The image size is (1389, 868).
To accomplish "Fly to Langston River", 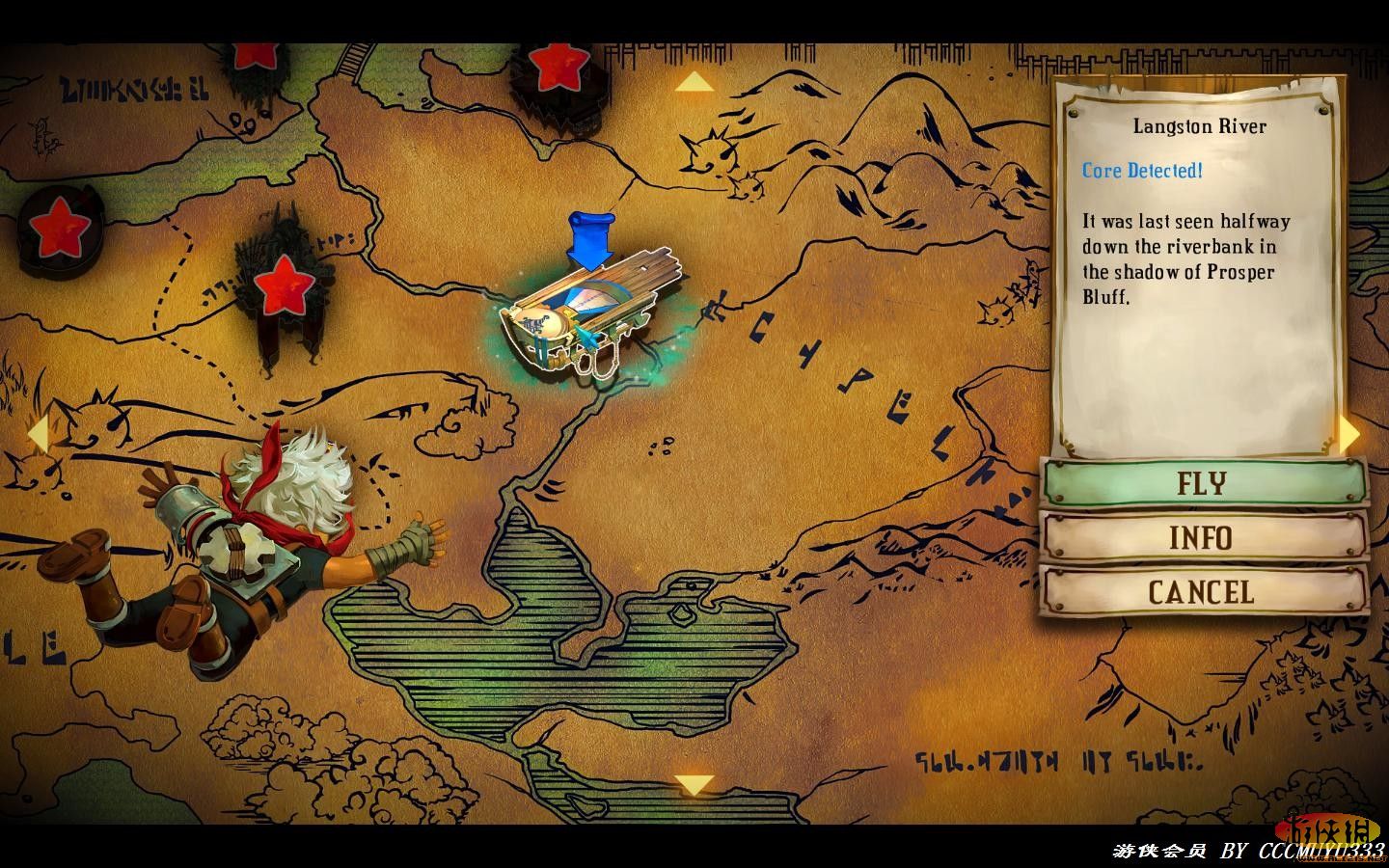I will (x=1203, y=482).
